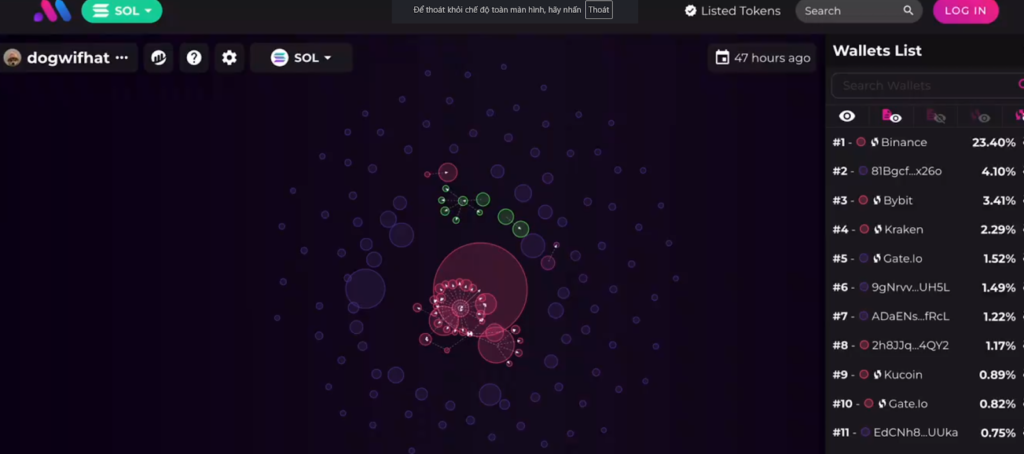This screenshot has width=1024, height=454.
Task: Exit fullscreen using the Thoát button
Action: [599, 10]
